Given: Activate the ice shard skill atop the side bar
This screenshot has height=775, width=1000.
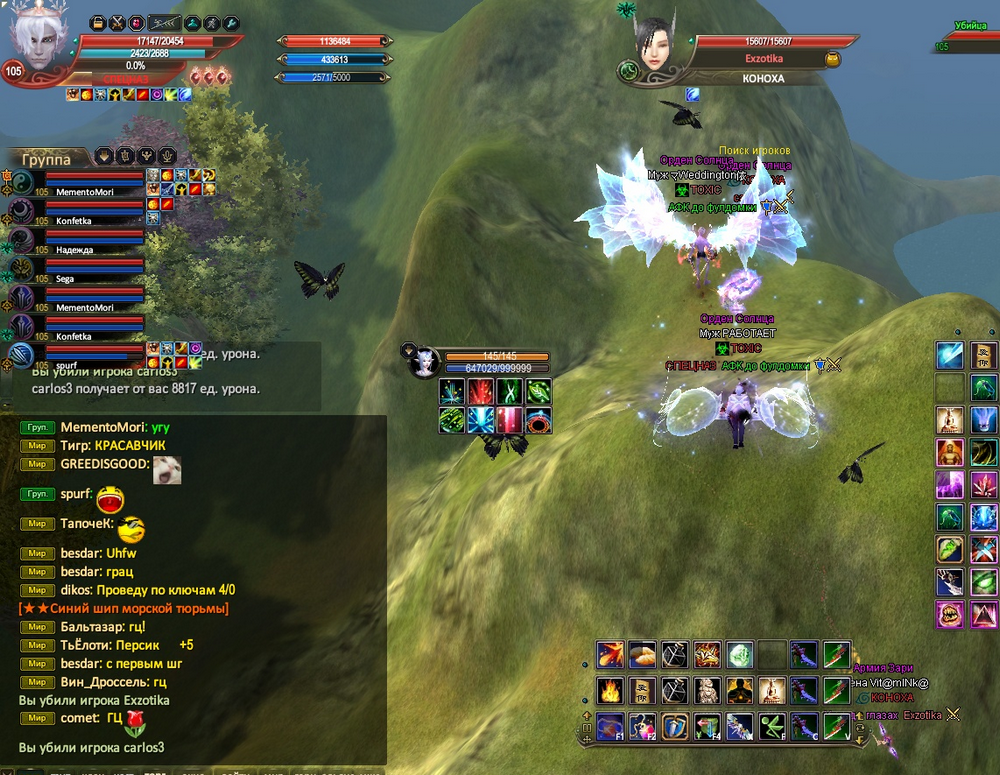Looking at the screenshot, I should [949, 355].
